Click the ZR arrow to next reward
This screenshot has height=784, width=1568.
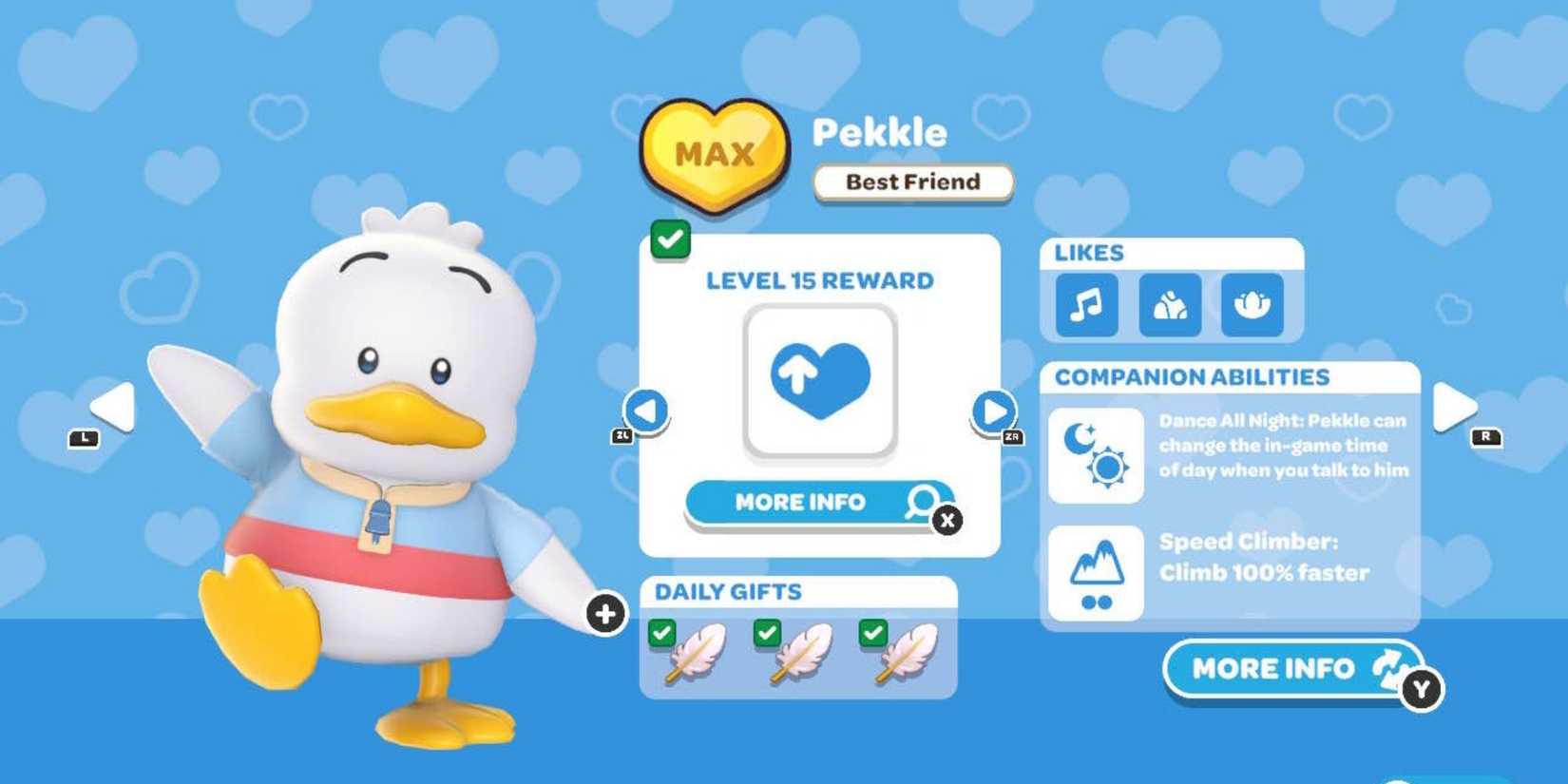coord(992,411)
